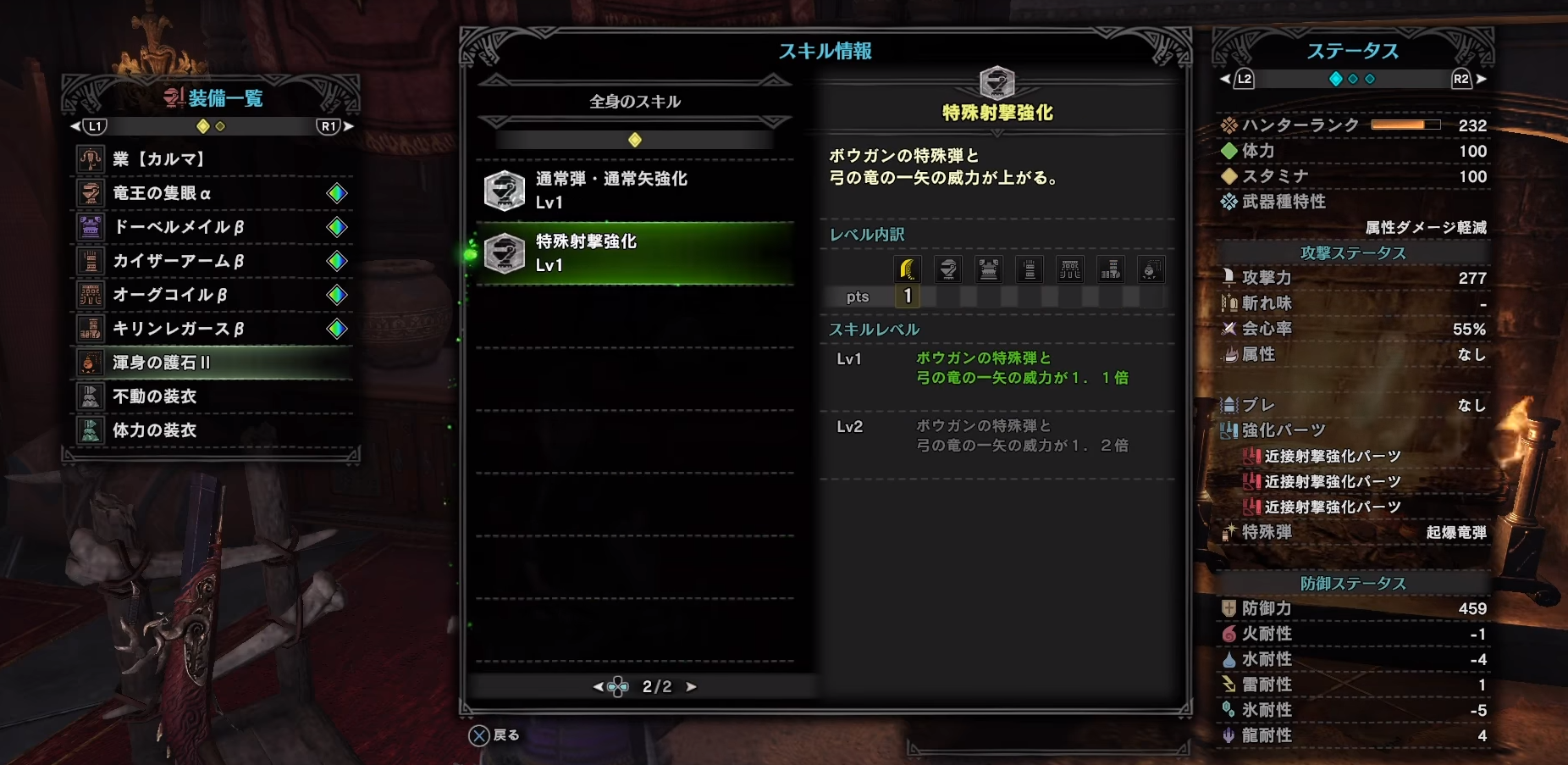
Task: Go to the previous skill page arrow
Action: tap(599, 687)
